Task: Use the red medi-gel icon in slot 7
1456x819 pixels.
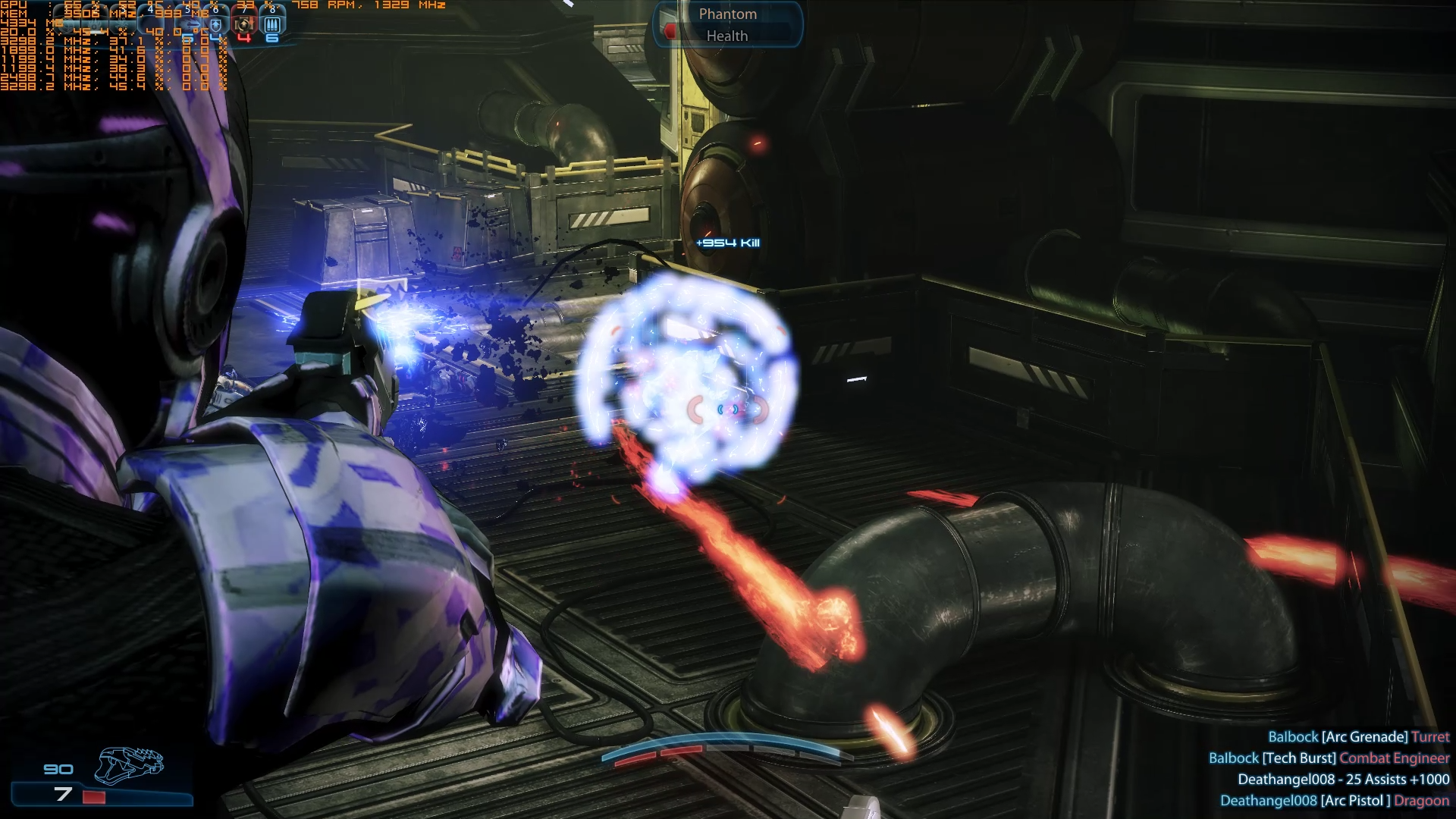Action: pyautogui.click(x=244, y=24)
